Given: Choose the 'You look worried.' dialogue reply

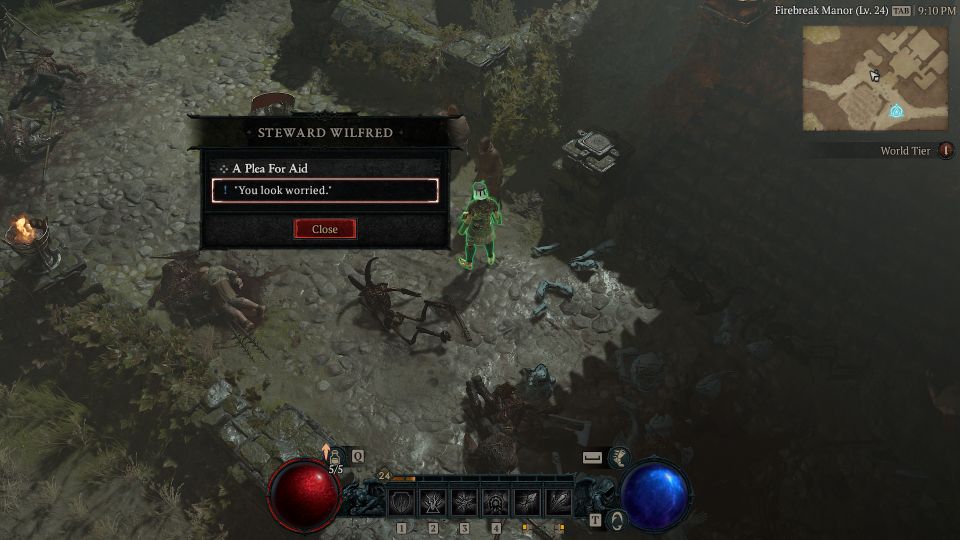Looking at the screenshot, I should click(x=325, y=190).
